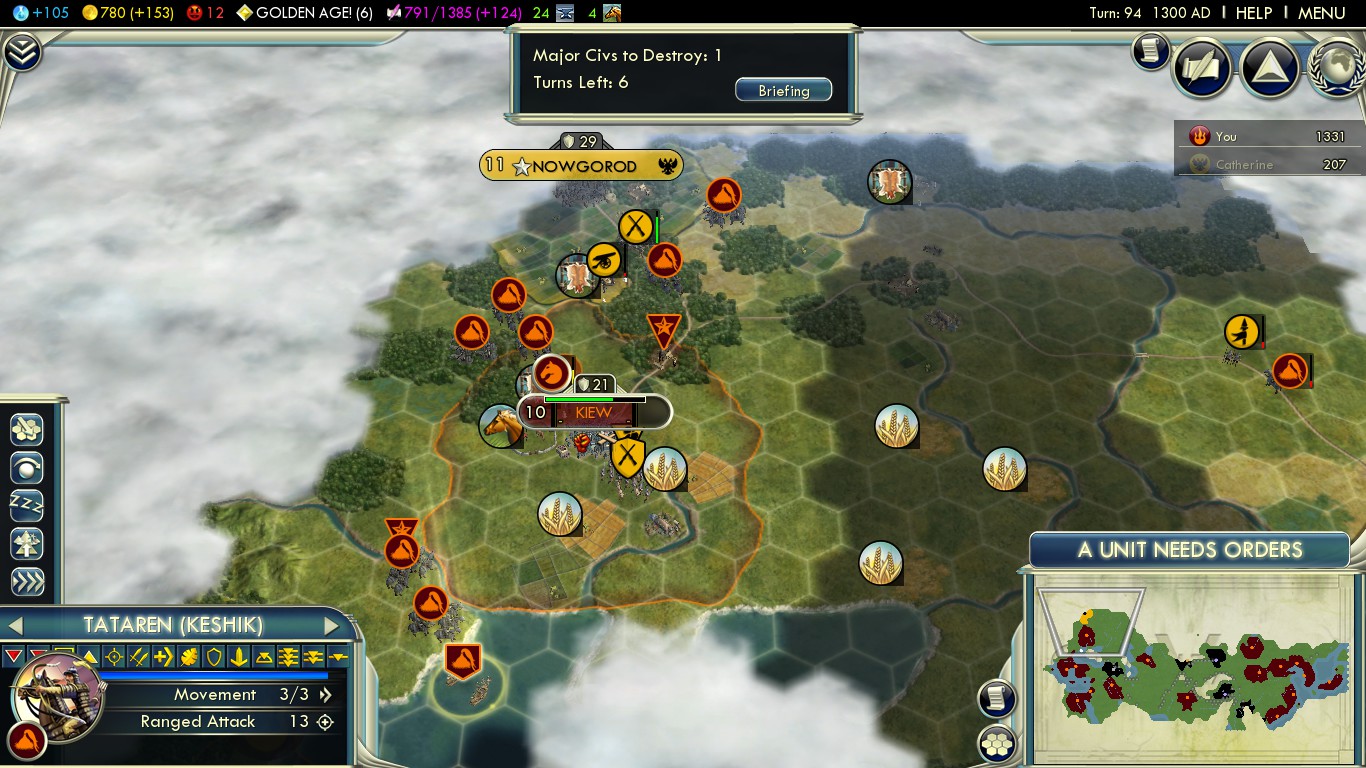Open the social policies triangle button
1366x768 pixels.
pos(1269,68)
